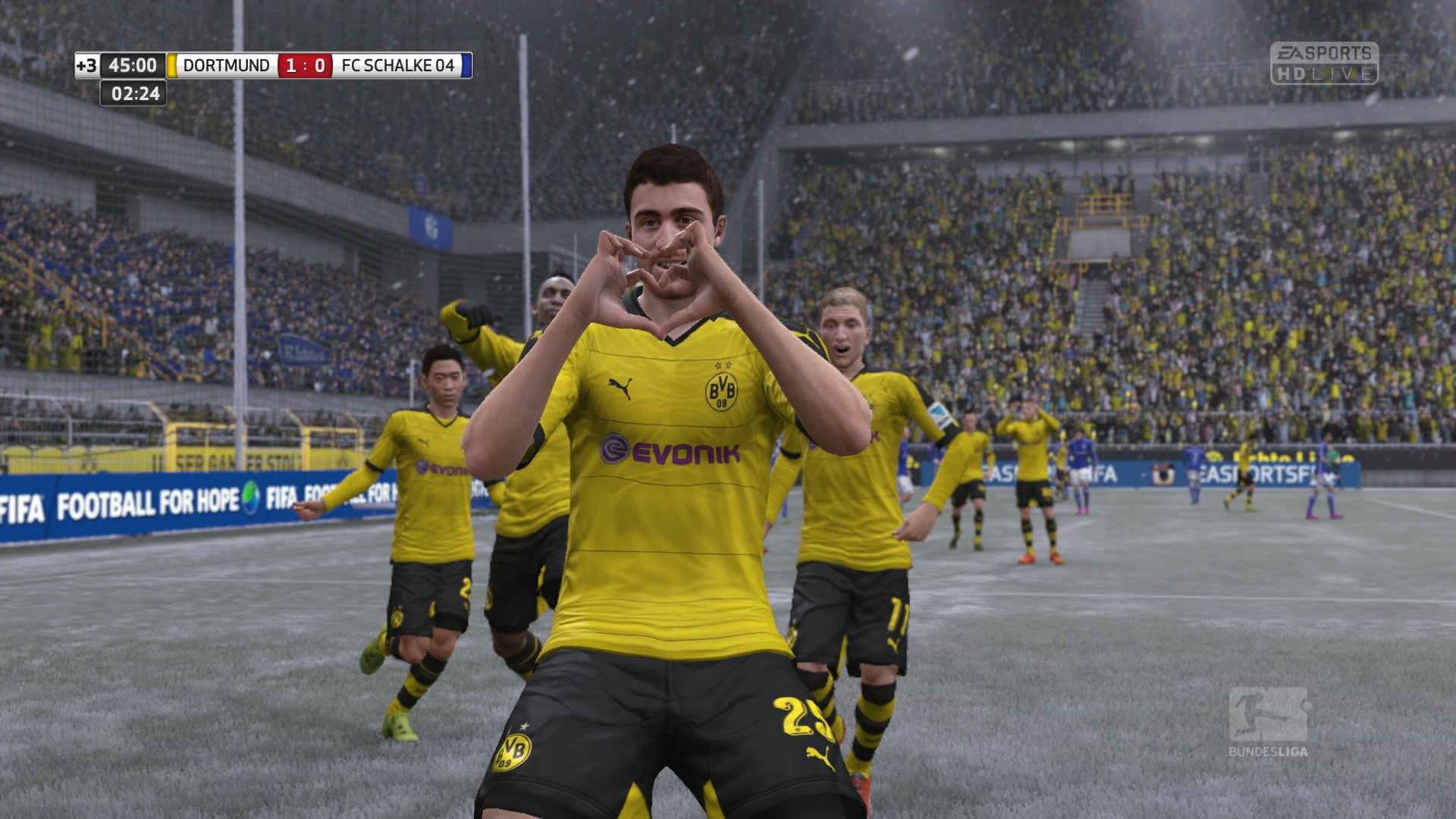The width and height of the screenshot is (1456, 819).
Task: Click the blue Schalke team color bar
Action: coord(467,65)
